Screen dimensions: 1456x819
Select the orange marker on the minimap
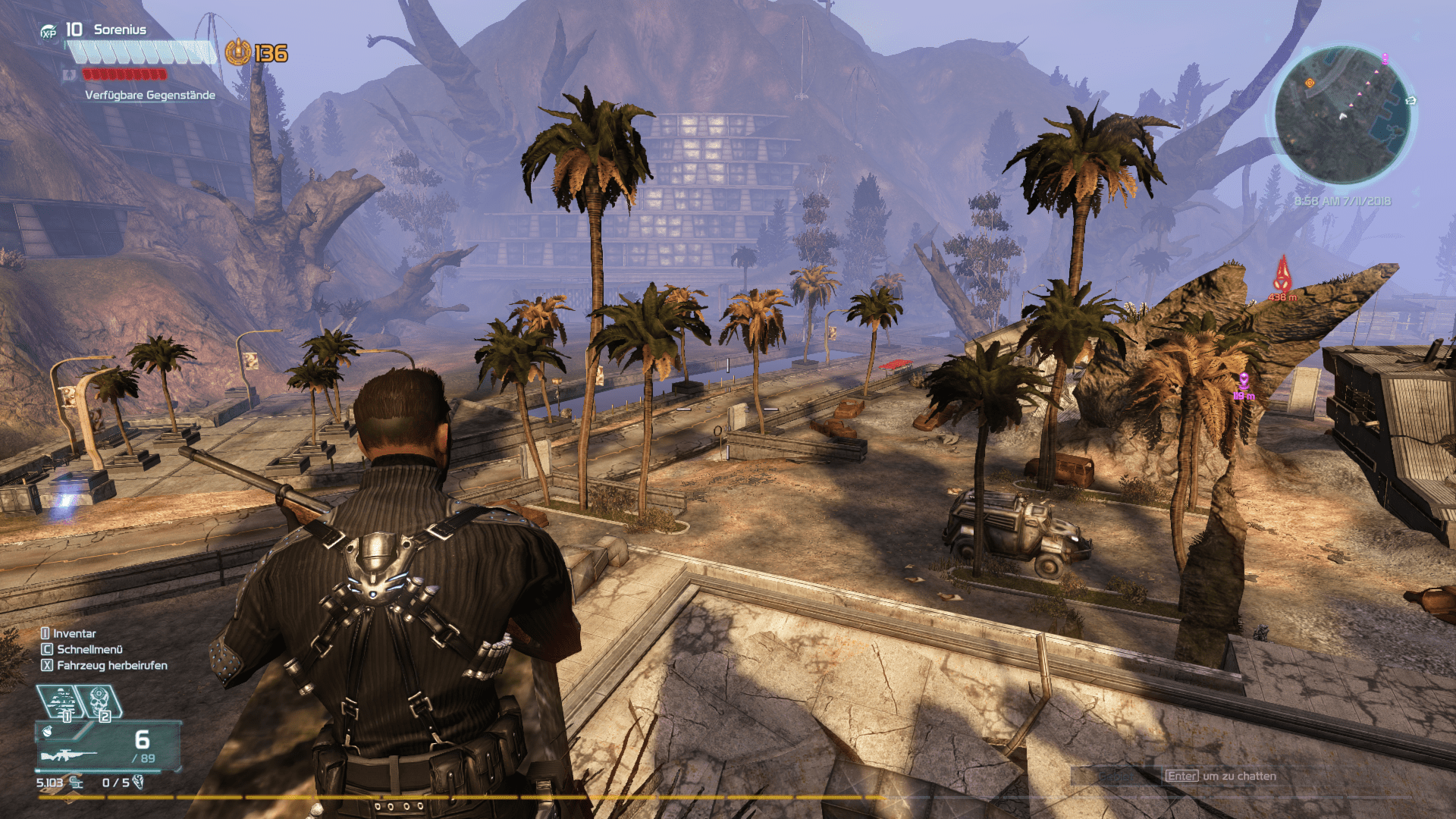pos(1310,83)
